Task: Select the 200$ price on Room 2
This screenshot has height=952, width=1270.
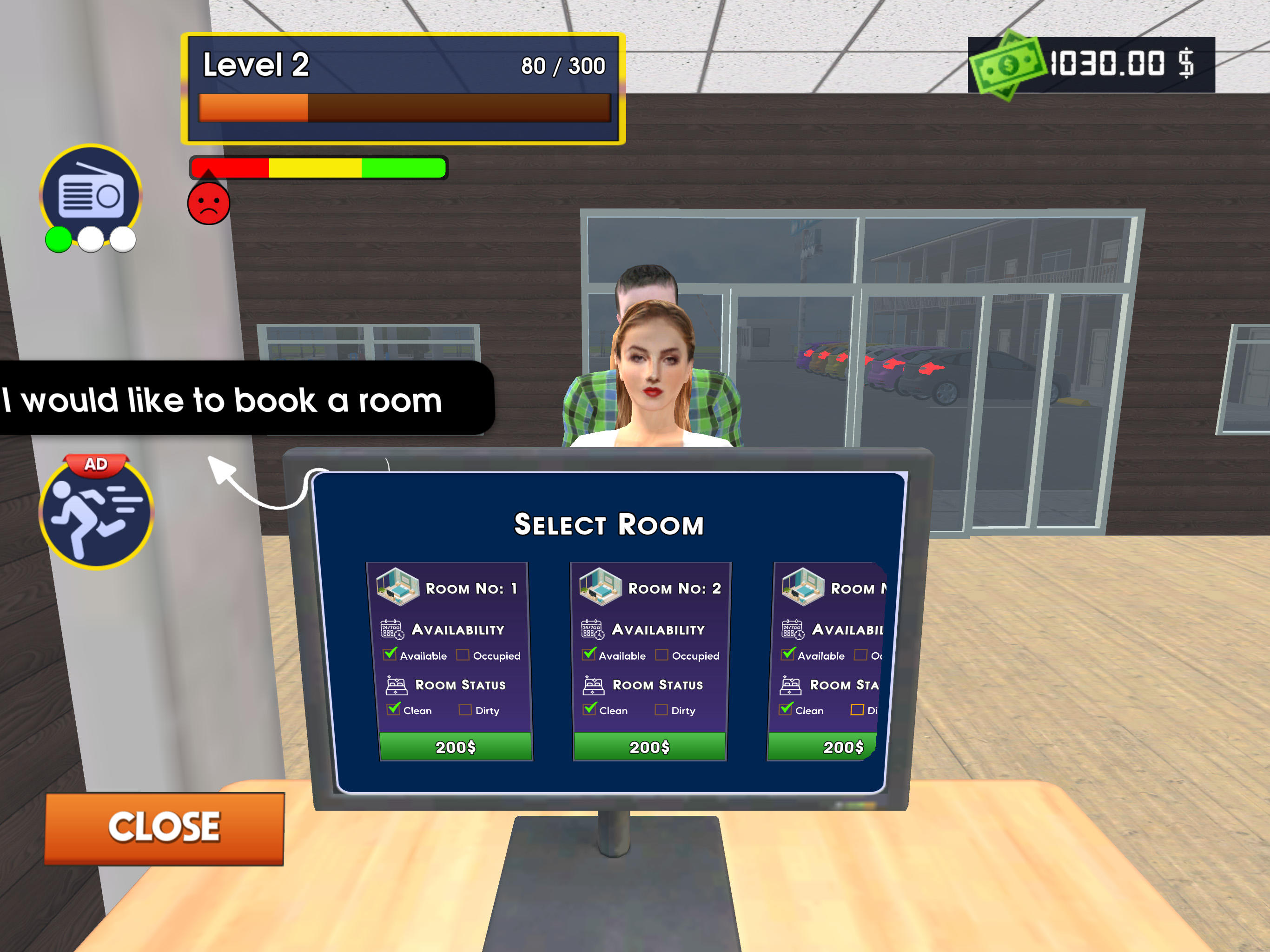Action: coord(649,747)
